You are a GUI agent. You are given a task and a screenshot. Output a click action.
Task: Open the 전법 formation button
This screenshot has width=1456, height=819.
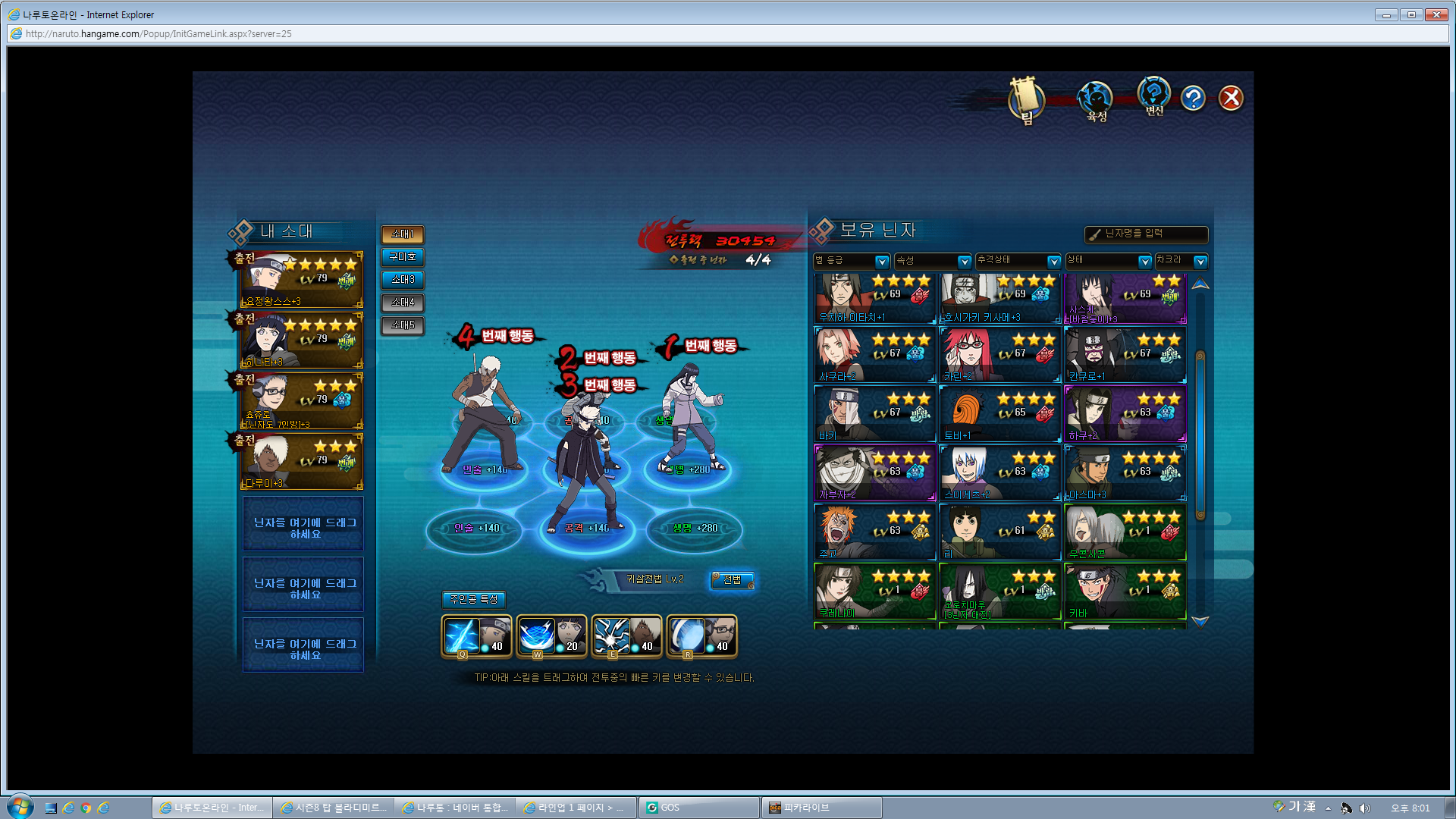tap(732, 580)
